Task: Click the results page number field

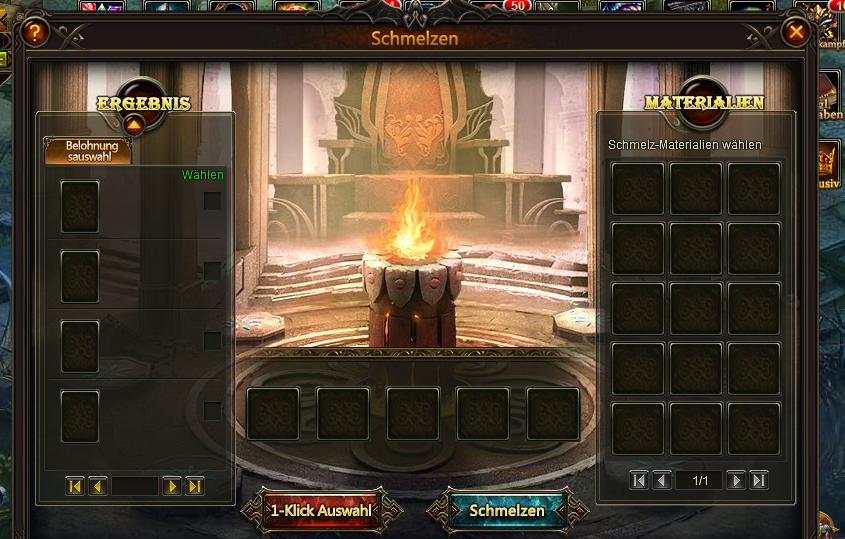Action: point(135,486)
